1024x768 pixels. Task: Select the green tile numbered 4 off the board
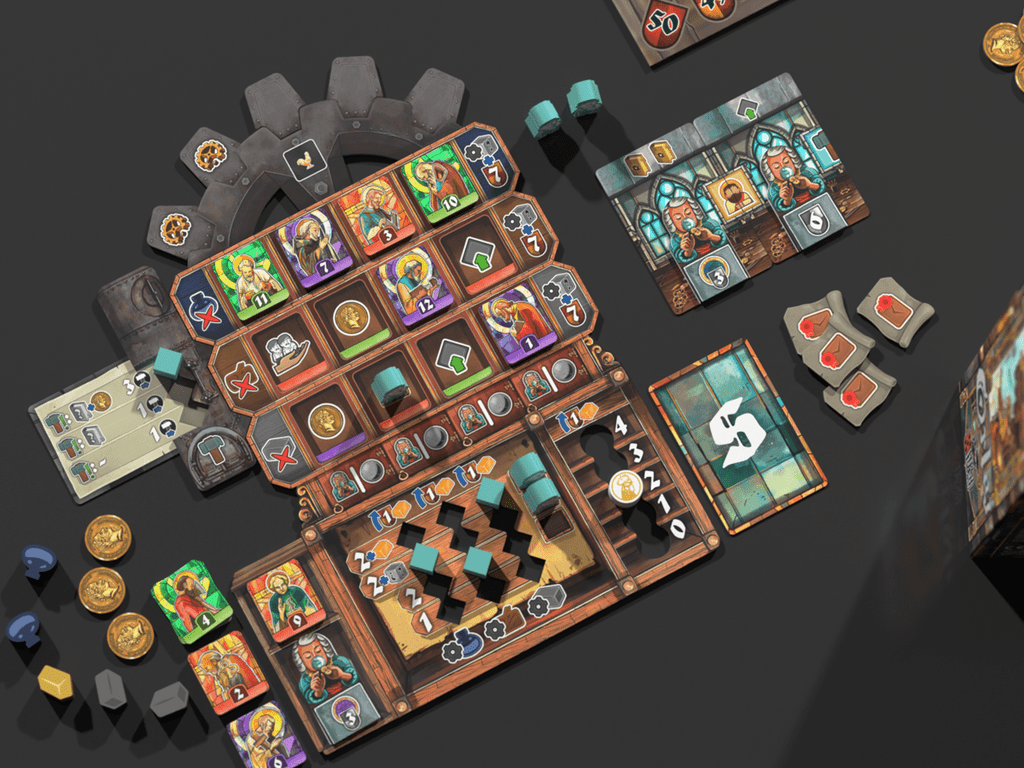[x=190, y=600]
